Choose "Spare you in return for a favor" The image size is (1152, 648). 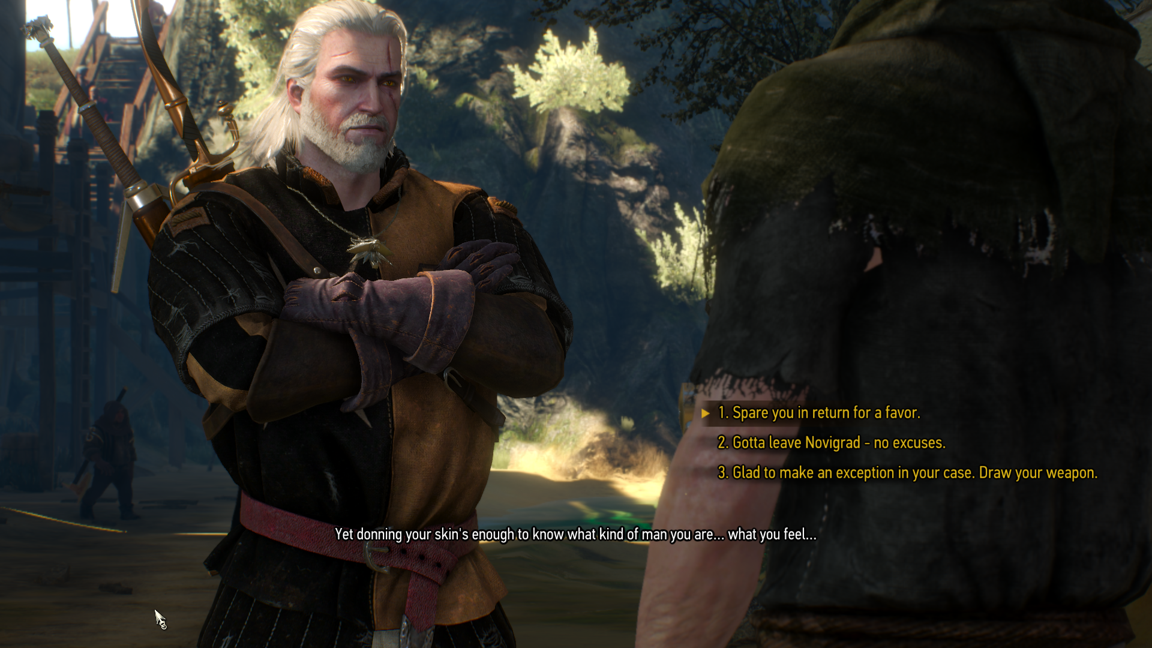tap(818, 413)
